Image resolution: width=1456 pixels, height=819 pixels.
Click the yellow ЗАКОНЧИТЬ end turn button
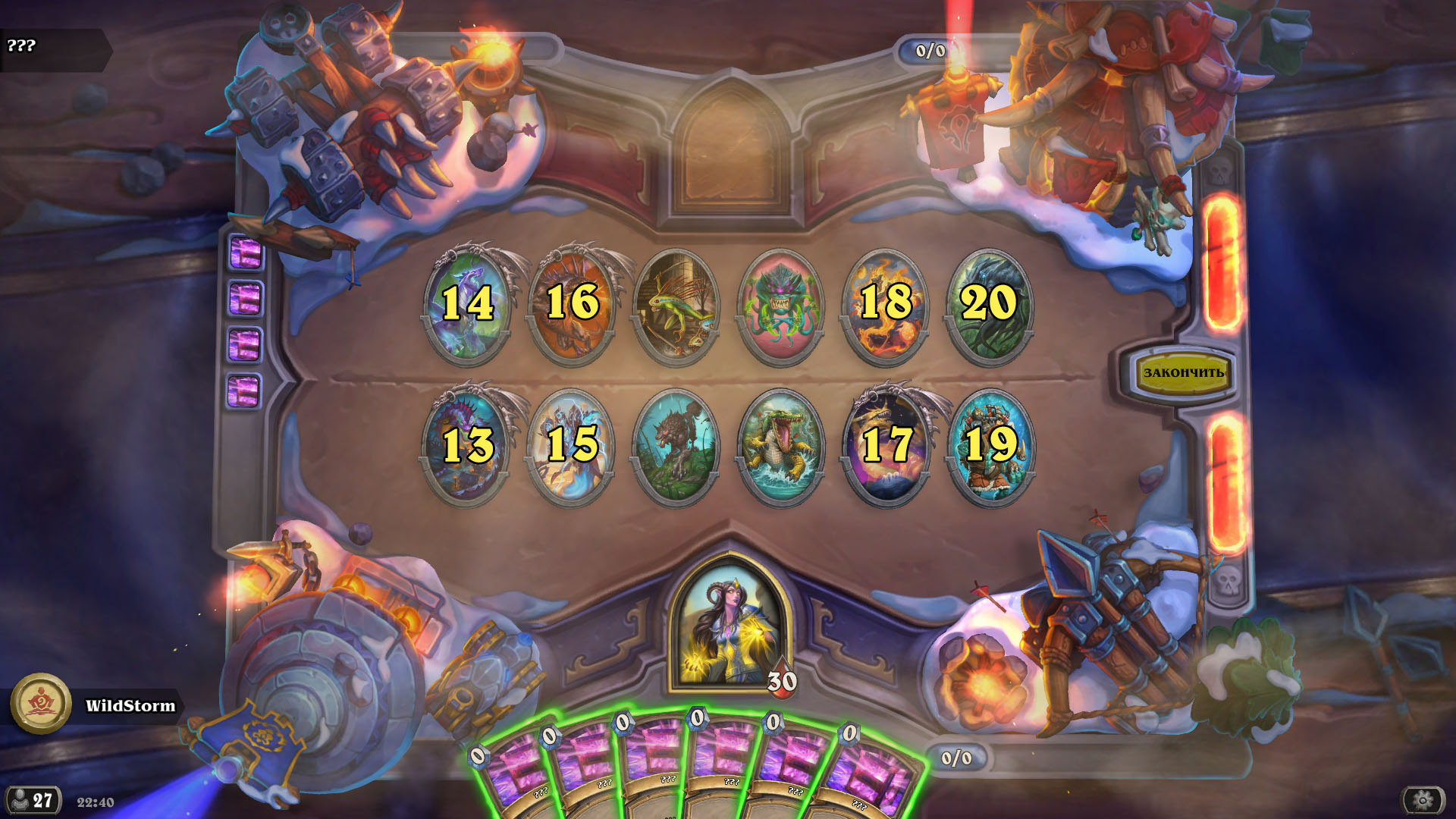tap(1182, 372)
